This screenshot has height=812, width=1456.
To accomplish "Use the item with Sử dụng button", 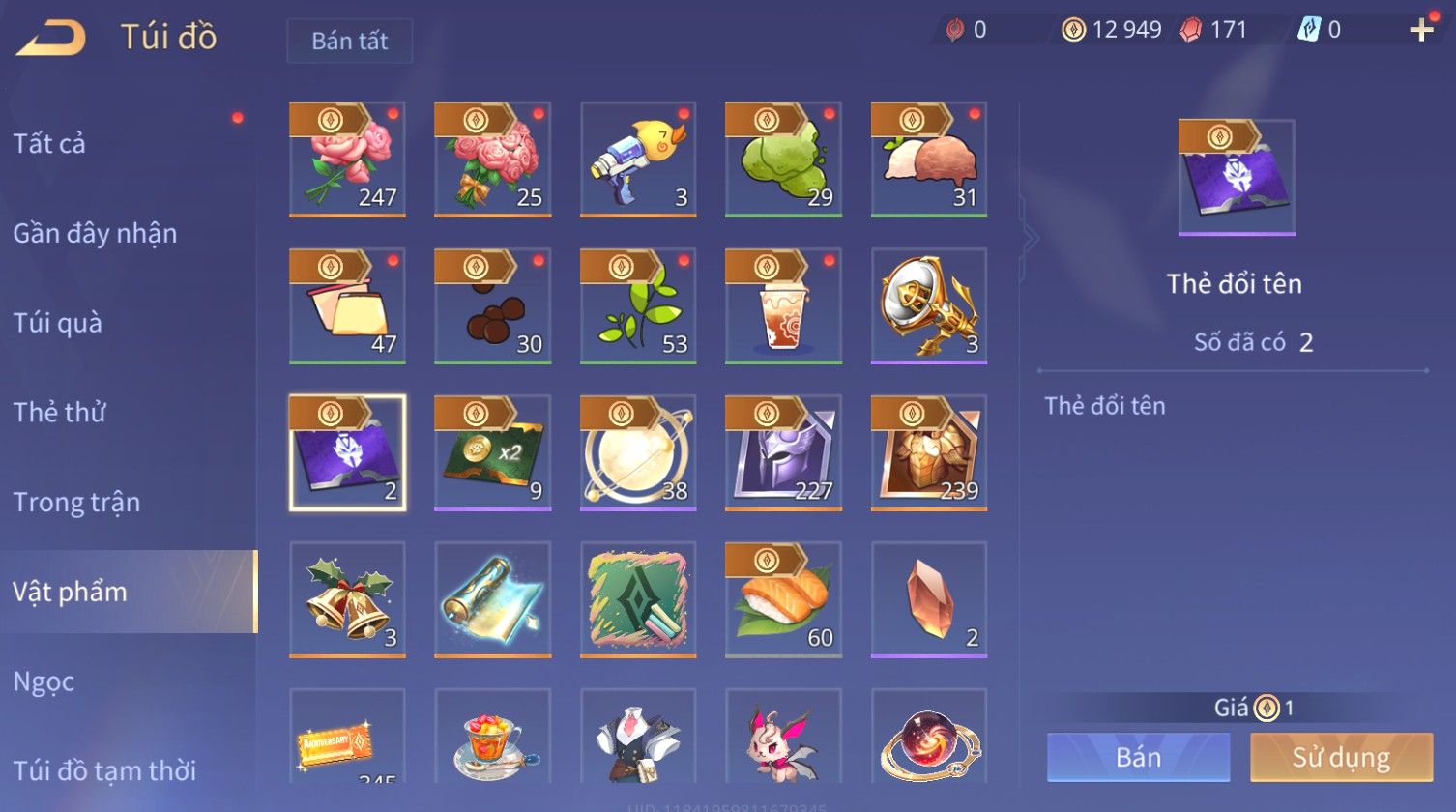I will point(1340,757).
